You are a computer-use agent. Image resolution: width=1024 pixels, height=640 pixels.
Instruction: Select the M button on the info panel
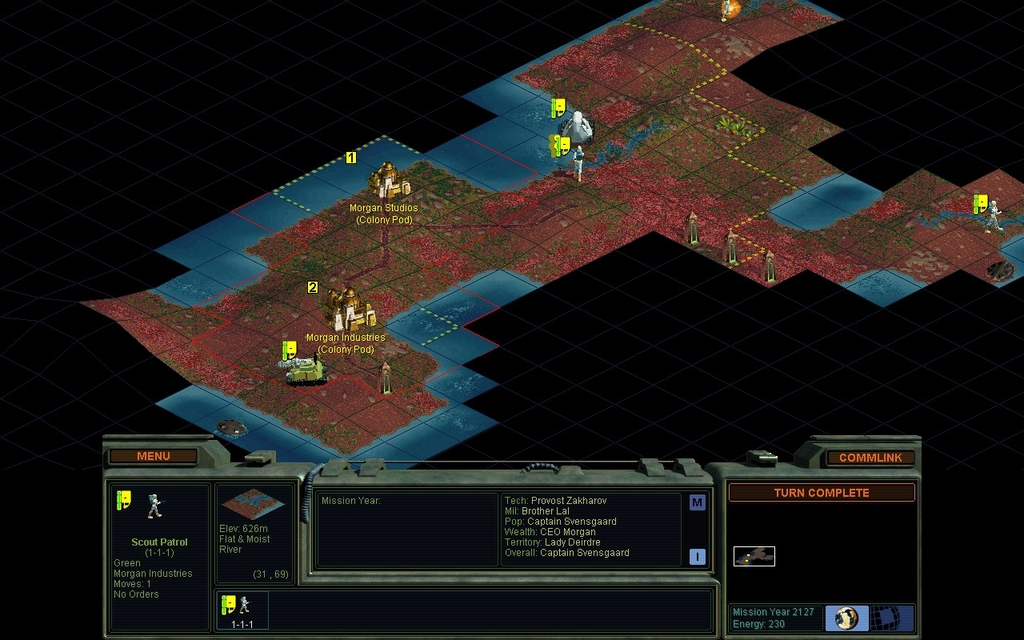(697, 503)
